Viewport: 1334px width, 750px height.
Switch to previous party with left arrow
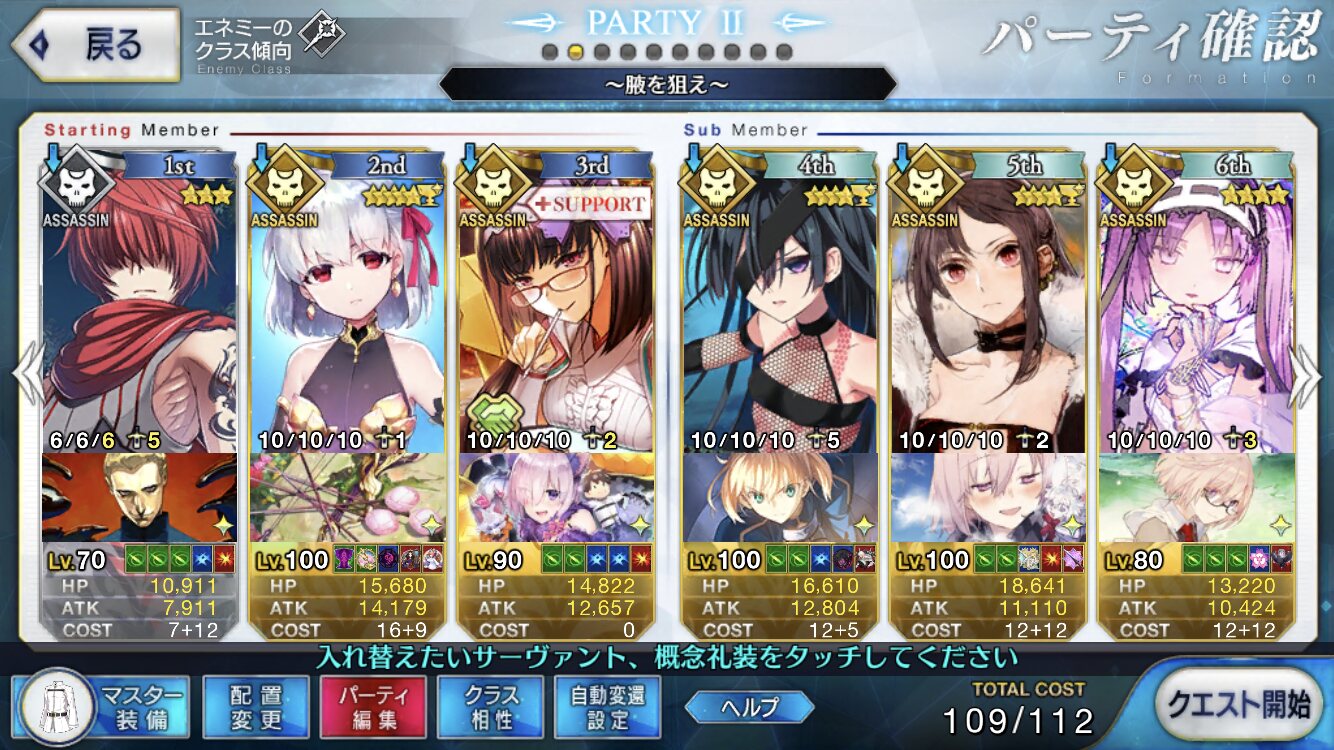pos(27,375)
